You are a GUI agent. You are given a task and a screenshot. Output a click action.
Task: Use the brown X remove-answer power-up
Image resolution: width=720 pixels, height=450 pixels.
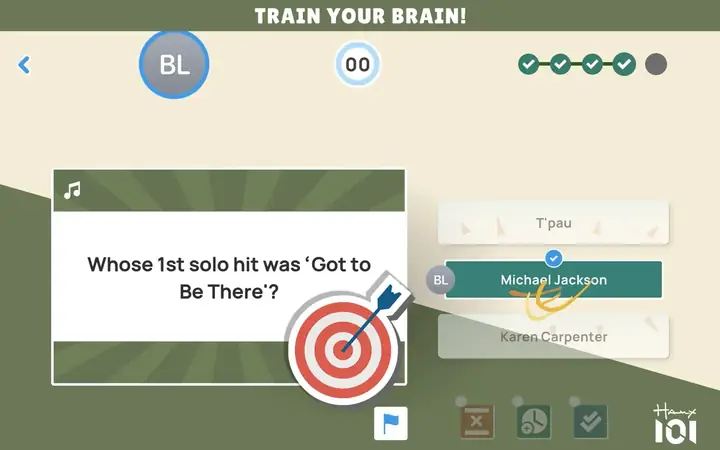coord(477,422)
